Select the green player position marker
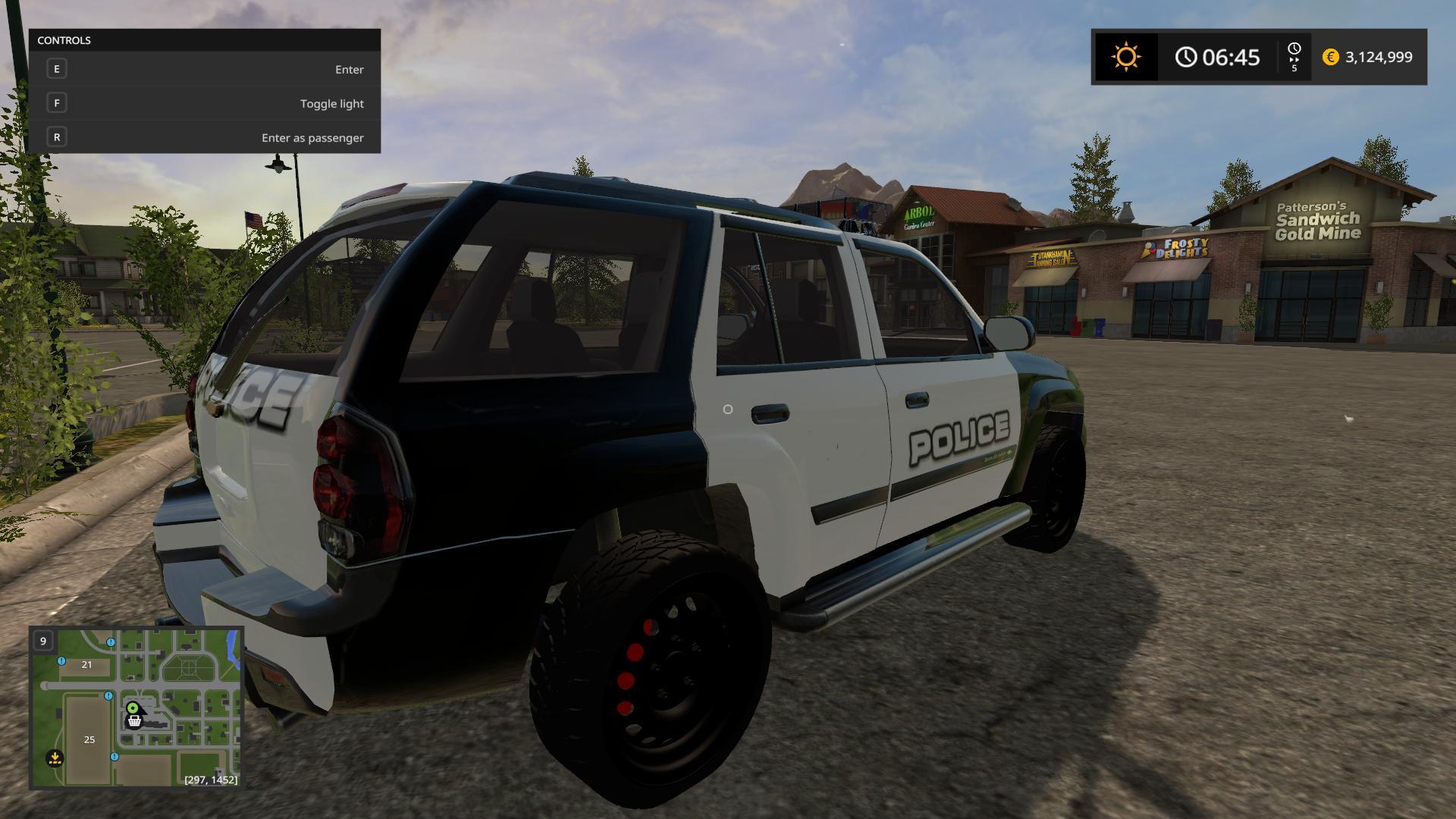 [x=133, y=708]
